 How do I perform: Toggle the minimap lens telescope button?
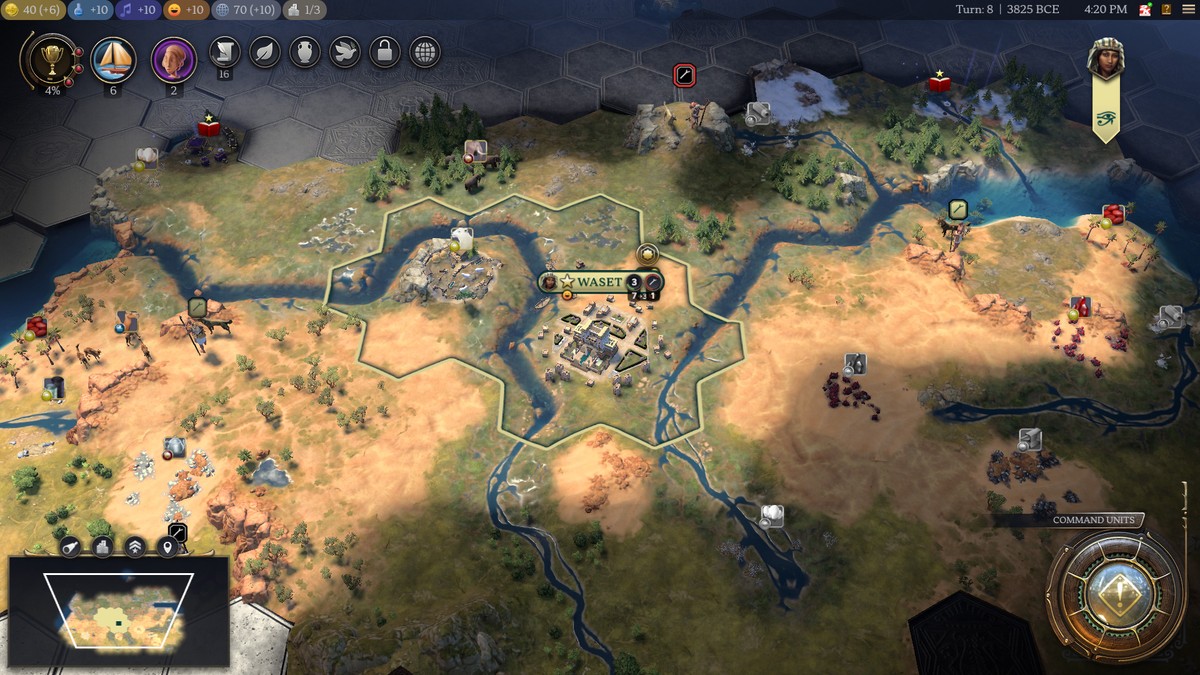click(71, 546)
